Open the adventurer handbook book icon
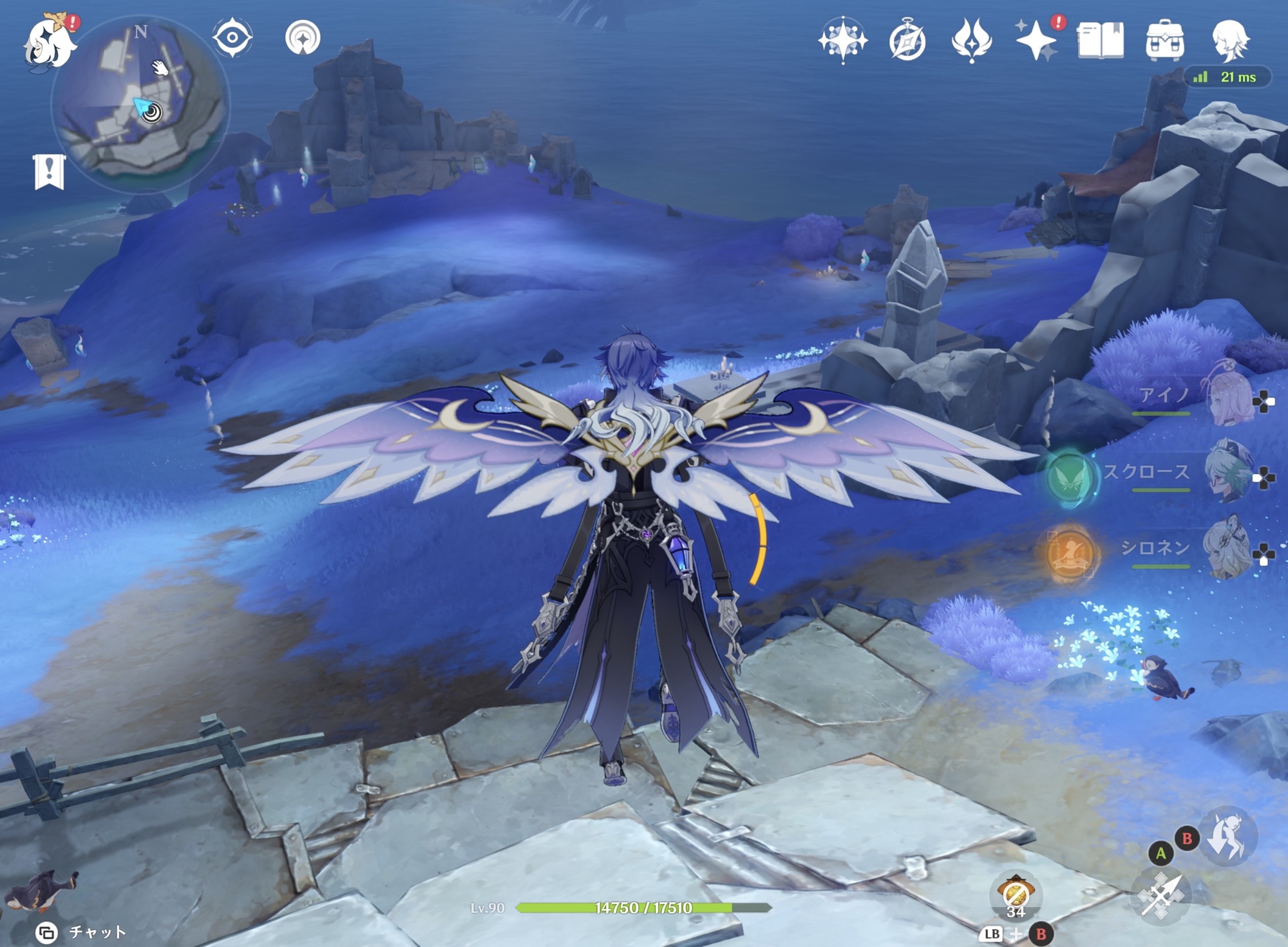Screen dimensions: 1288x947 click(x=1101, y=41)
